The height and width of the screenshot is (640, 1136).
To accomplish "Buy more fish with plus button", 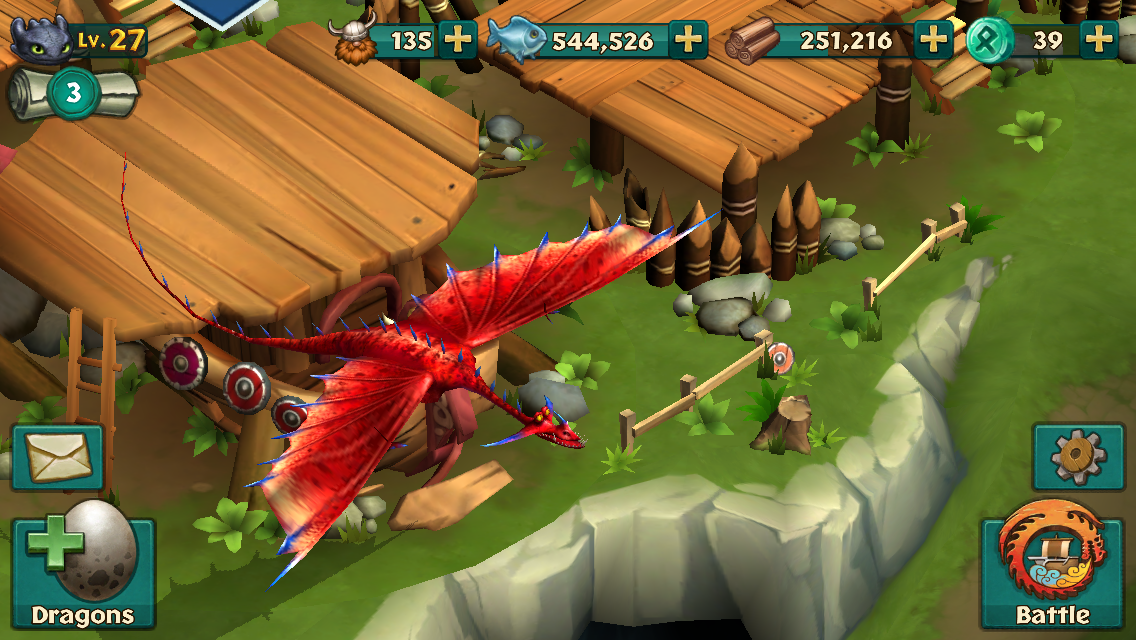I will pyautogui.click(x=688, y=41).
